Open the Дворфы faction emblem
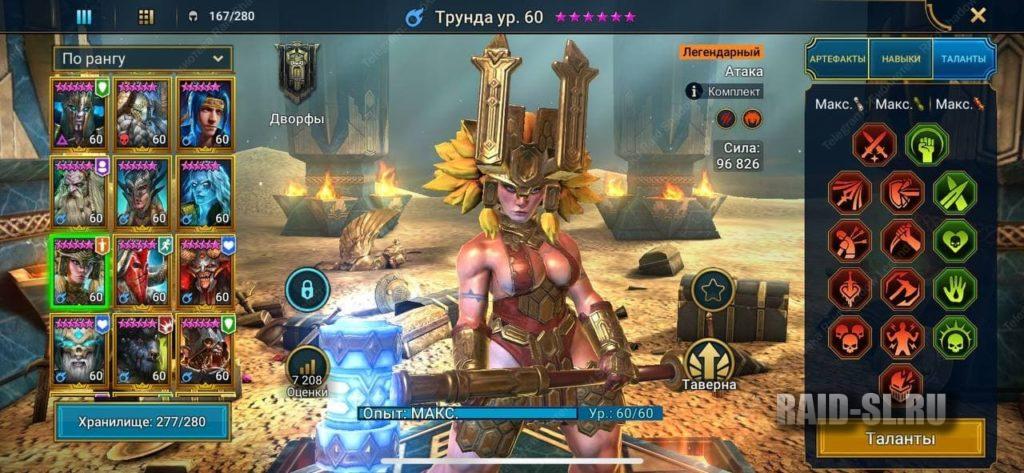Screen dimensions: 1024x473 (298, 75)
